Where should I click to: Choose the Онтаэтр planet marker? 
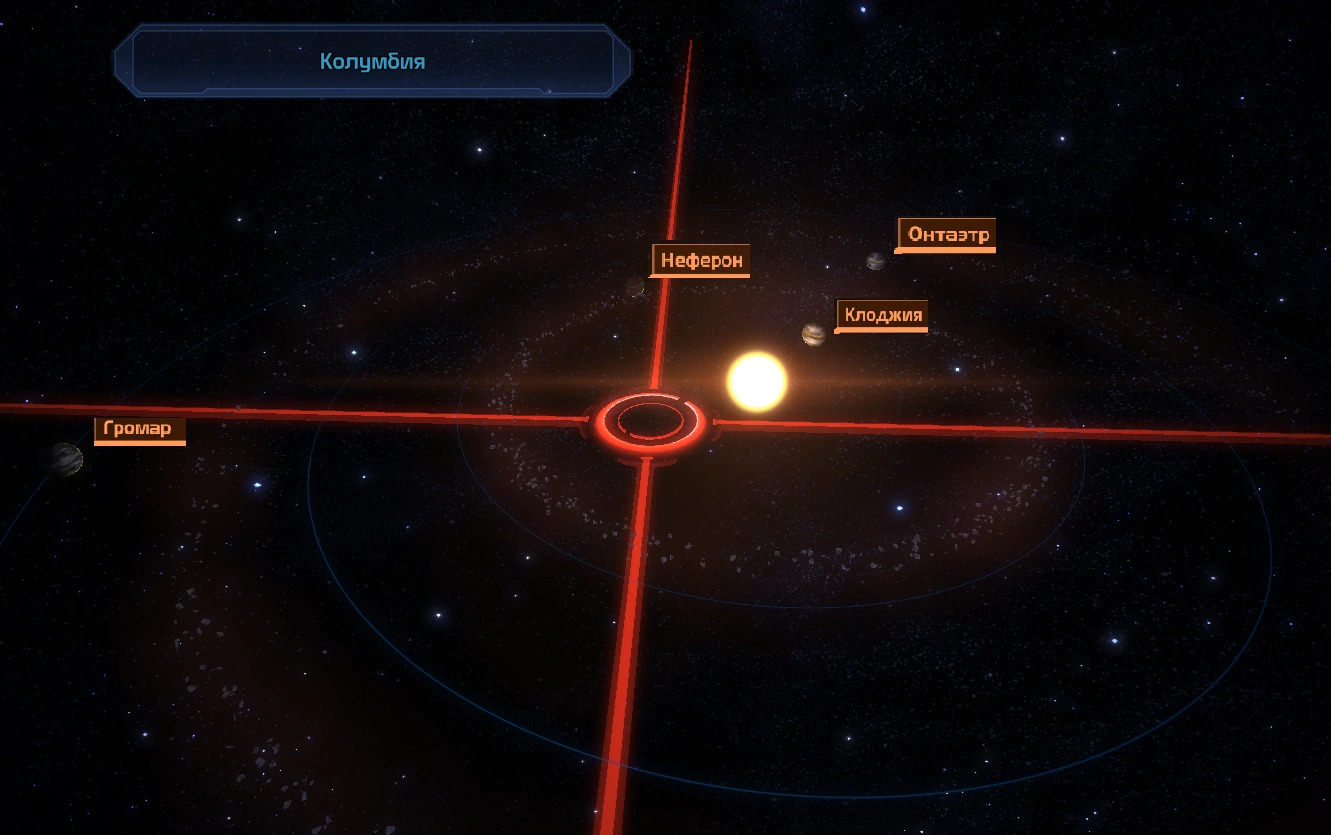[x=876, y=261]
